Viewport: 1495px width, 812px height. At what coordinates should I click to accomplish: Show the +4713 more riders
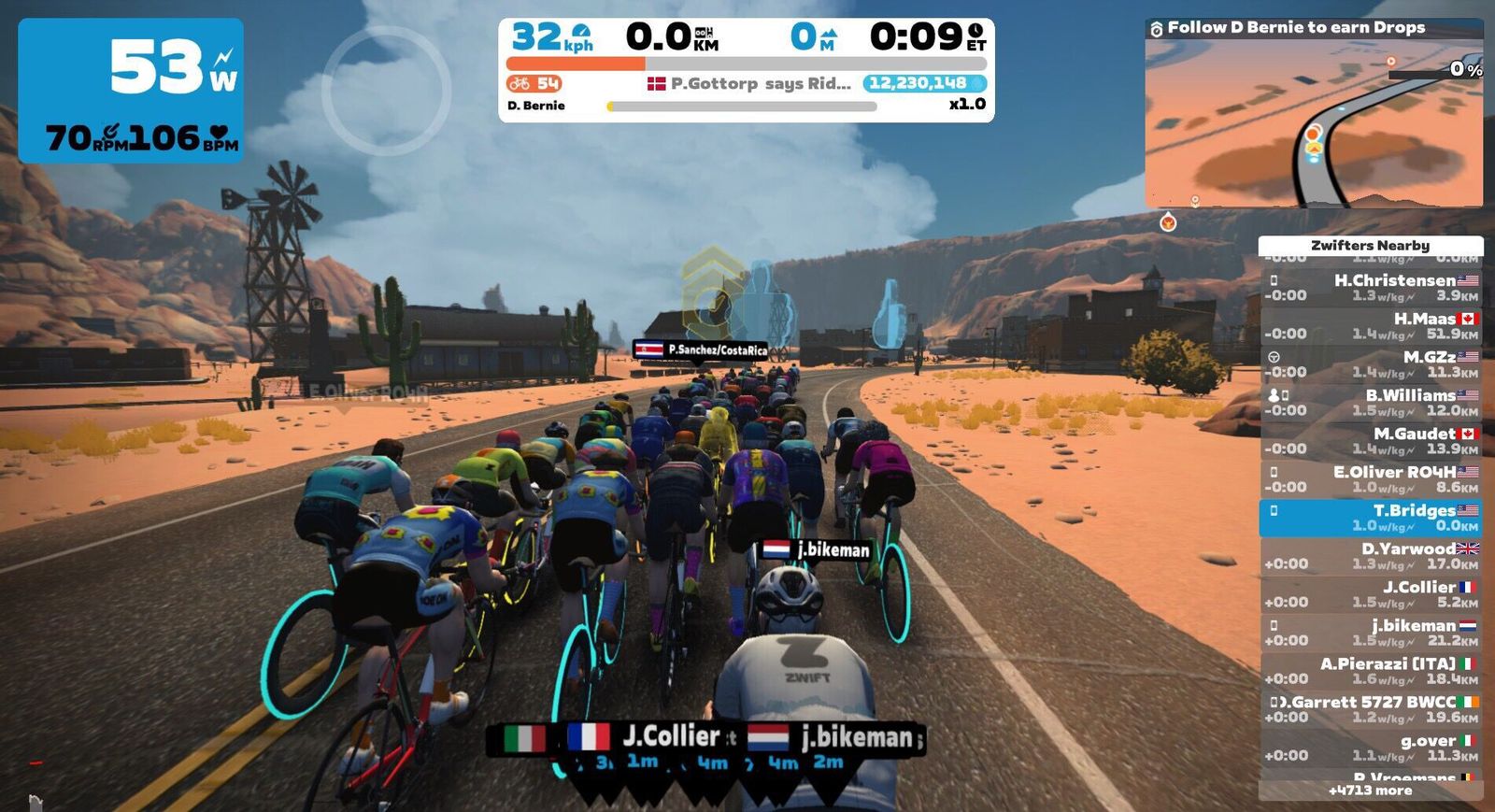pos(1370,791)
